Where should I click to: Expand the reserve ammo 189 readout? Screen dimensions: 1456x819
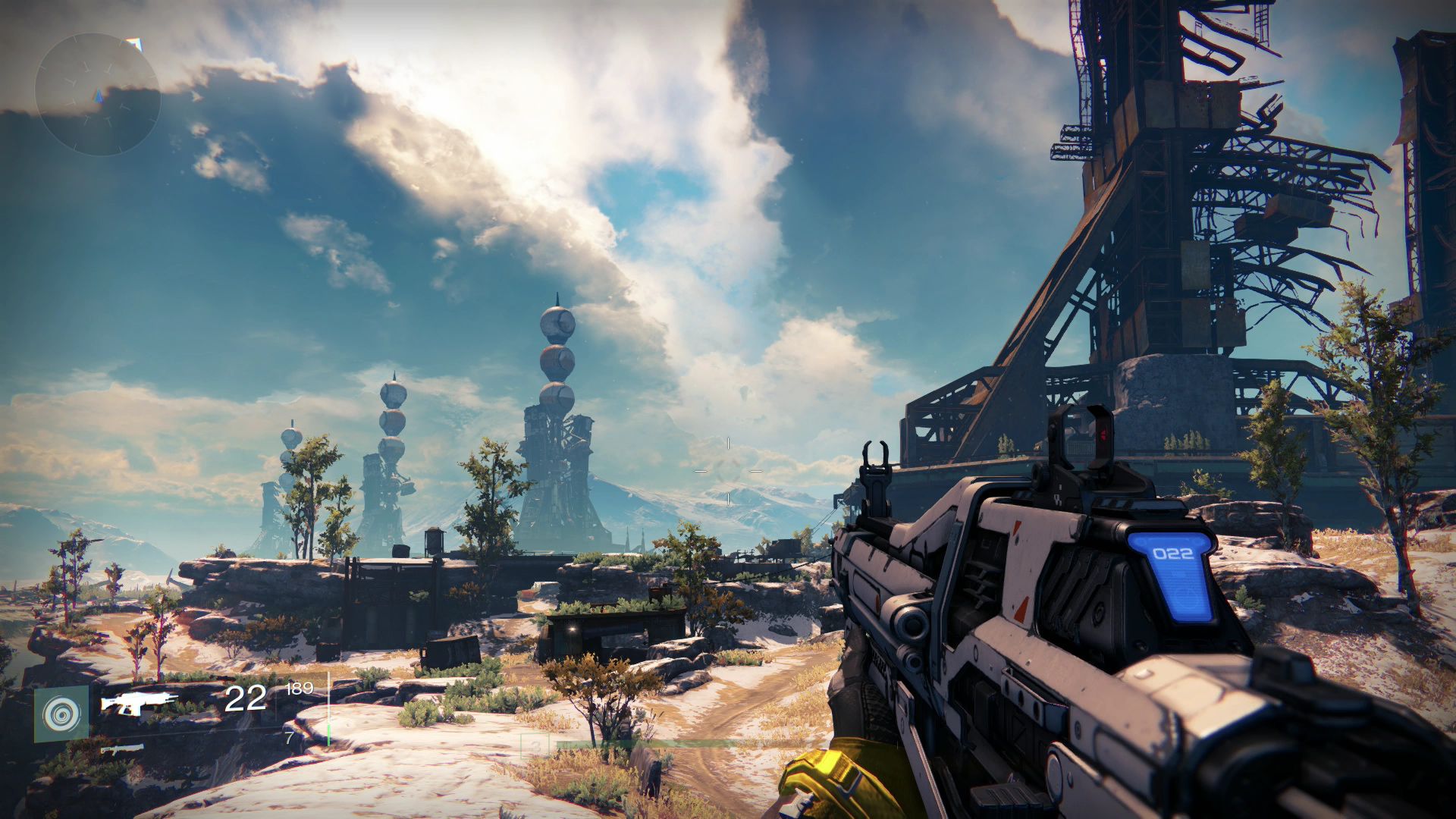click(300, 690)
